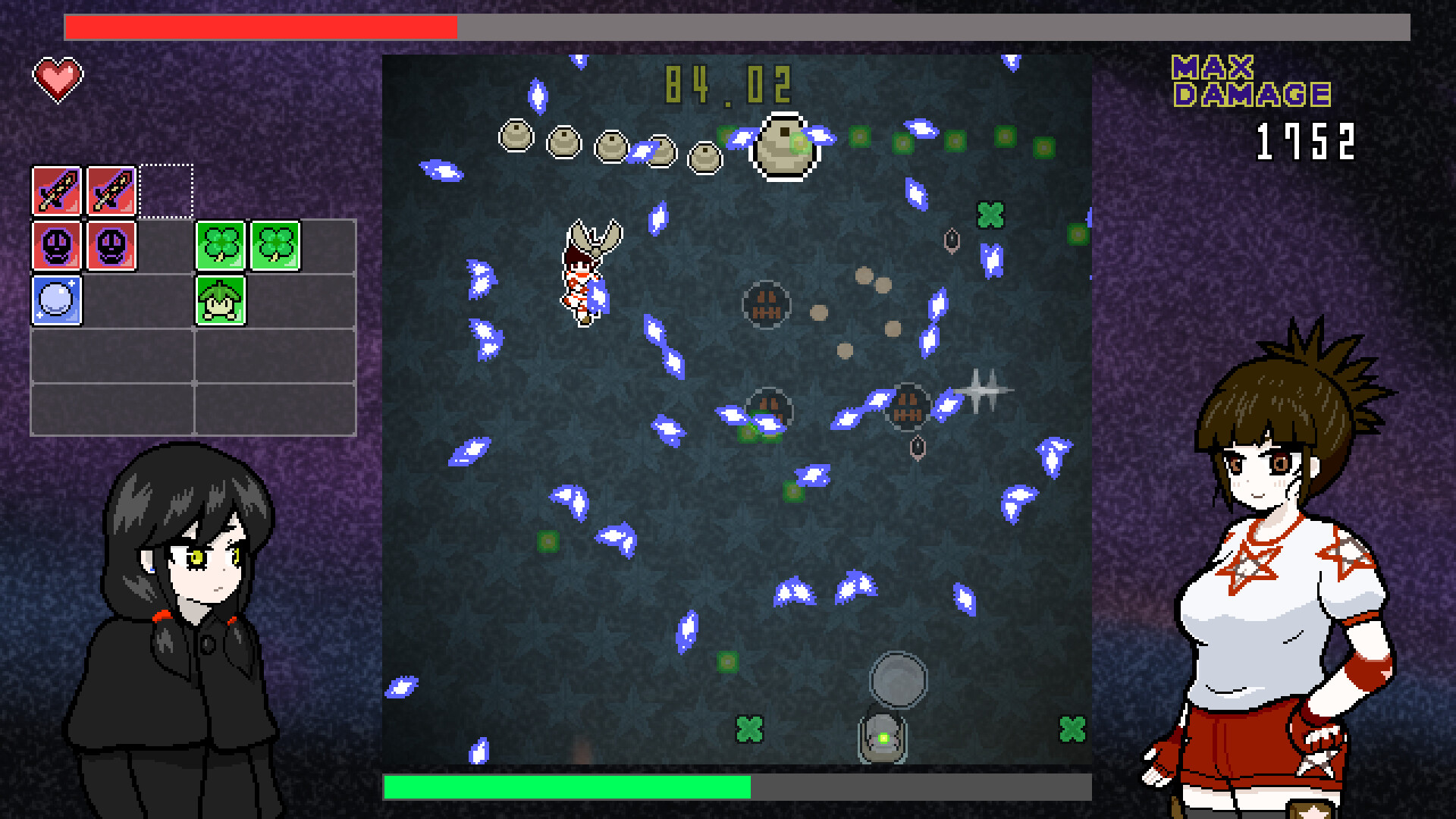The image size is (1456, 819).
Task: Click the first green clover item icon
Action: coord(219,244)
